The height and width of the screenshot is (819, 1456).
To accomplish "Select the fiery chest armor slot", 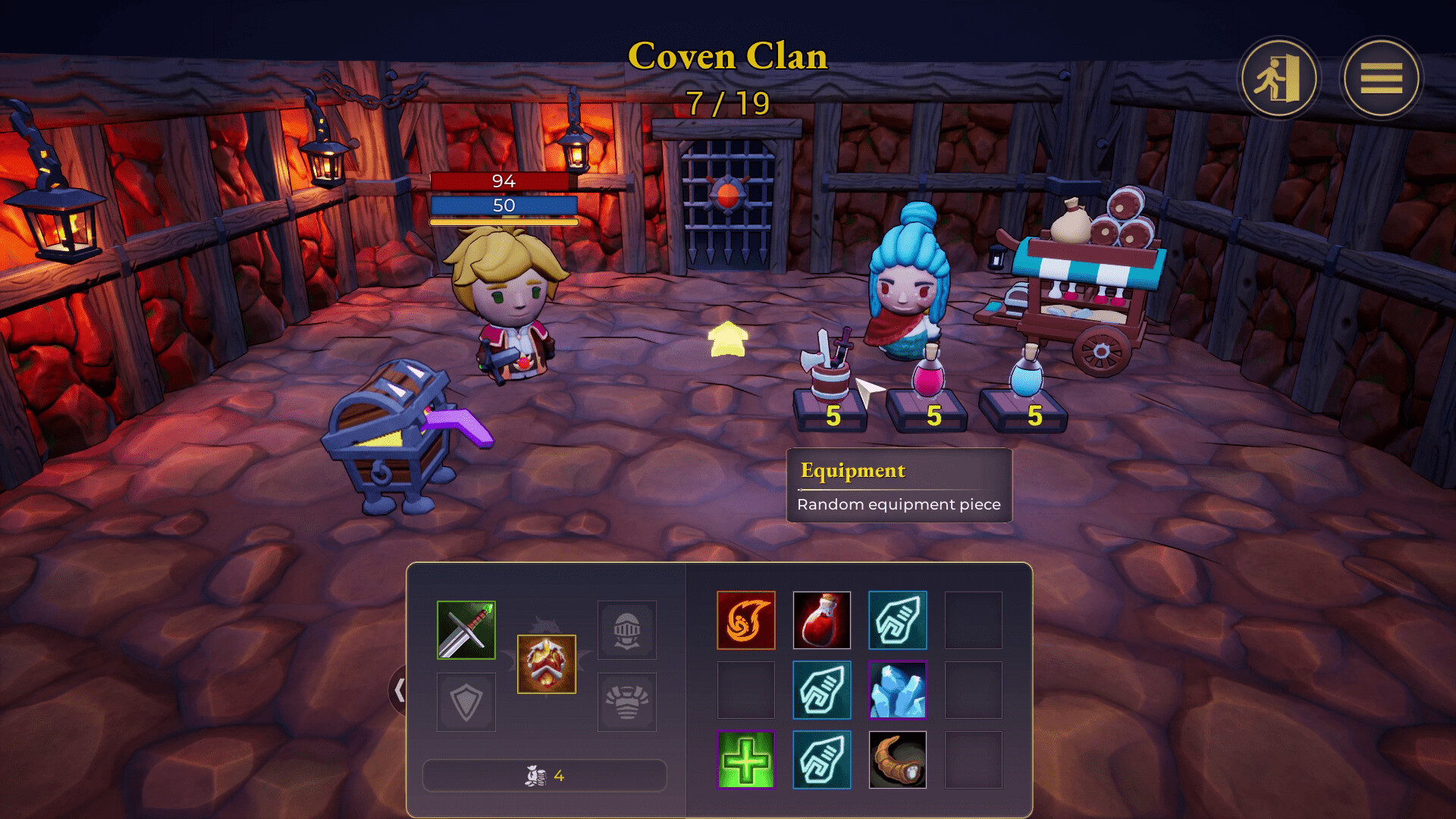I will 546,664.
